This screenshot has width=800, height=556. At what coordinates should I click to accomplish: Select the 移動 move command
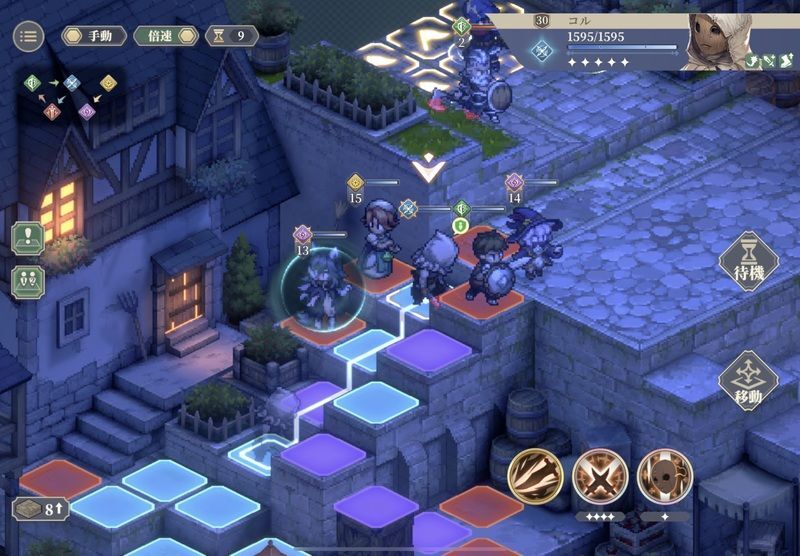point(748,381)
